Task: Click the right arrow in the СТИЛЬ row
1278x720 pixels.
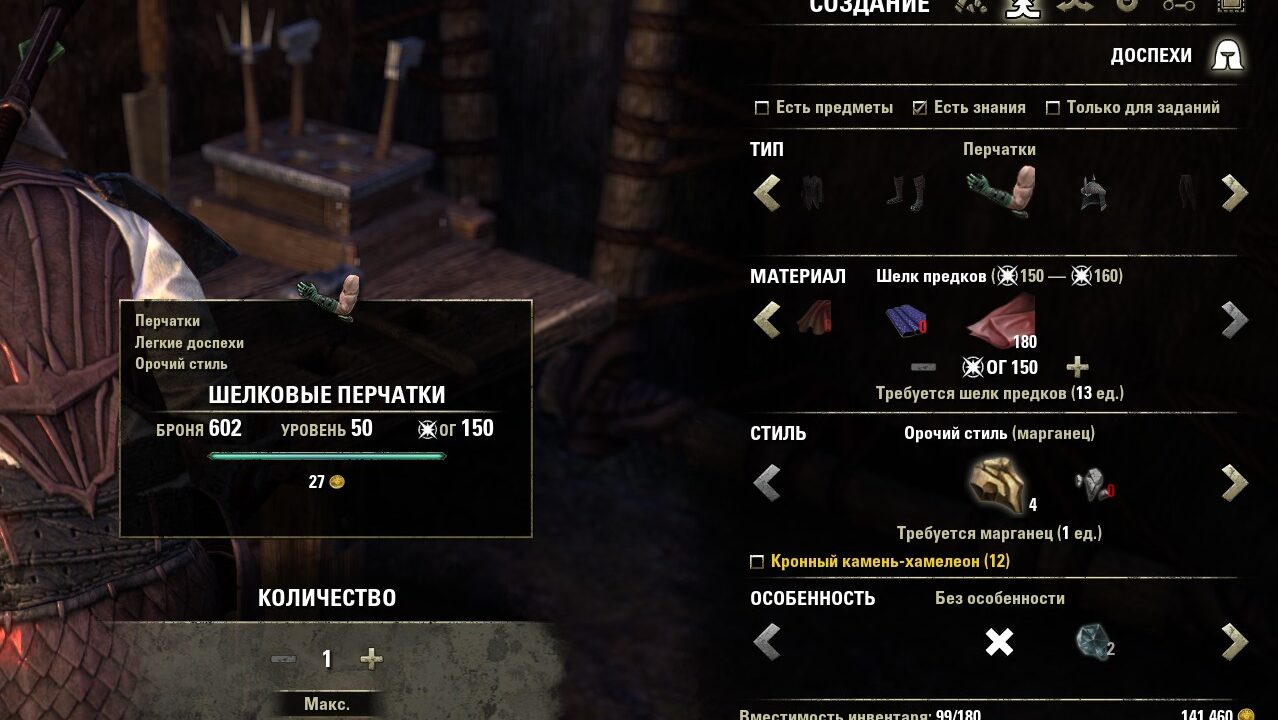Action: 1235,483
